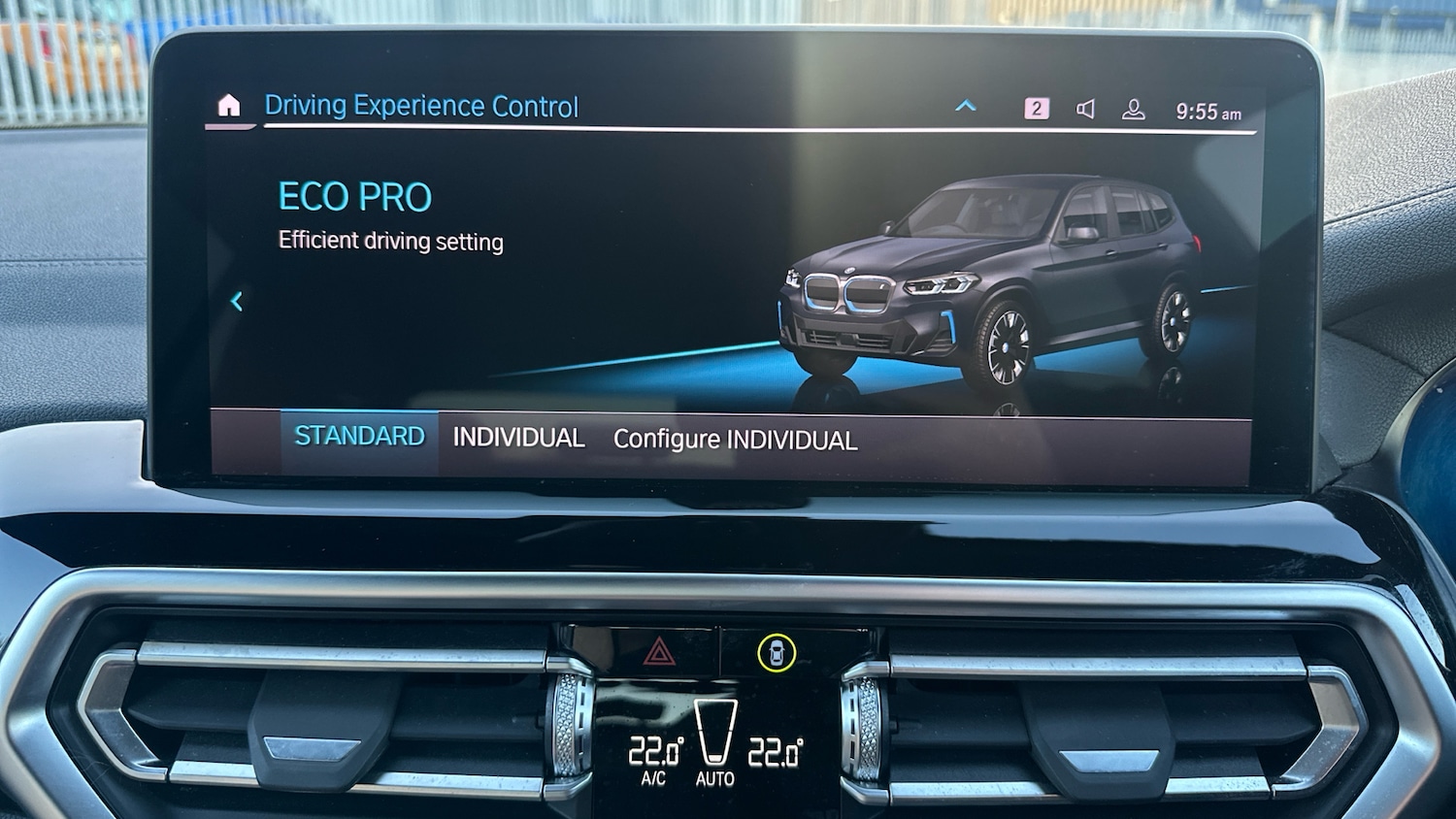Collapse the Driving Experience Control view
Image resolution: width=1456 pixels, height=819 pixels.
[x=965, y=106]
